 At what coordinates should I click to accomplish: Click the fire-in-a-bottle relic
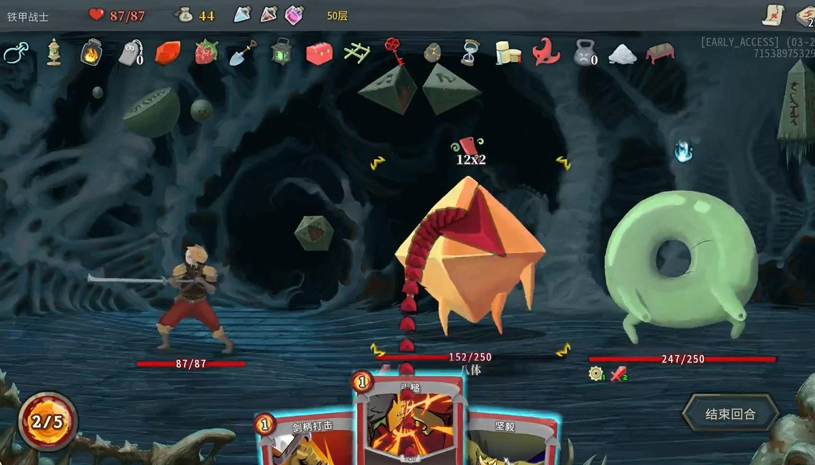coord(92,52)
